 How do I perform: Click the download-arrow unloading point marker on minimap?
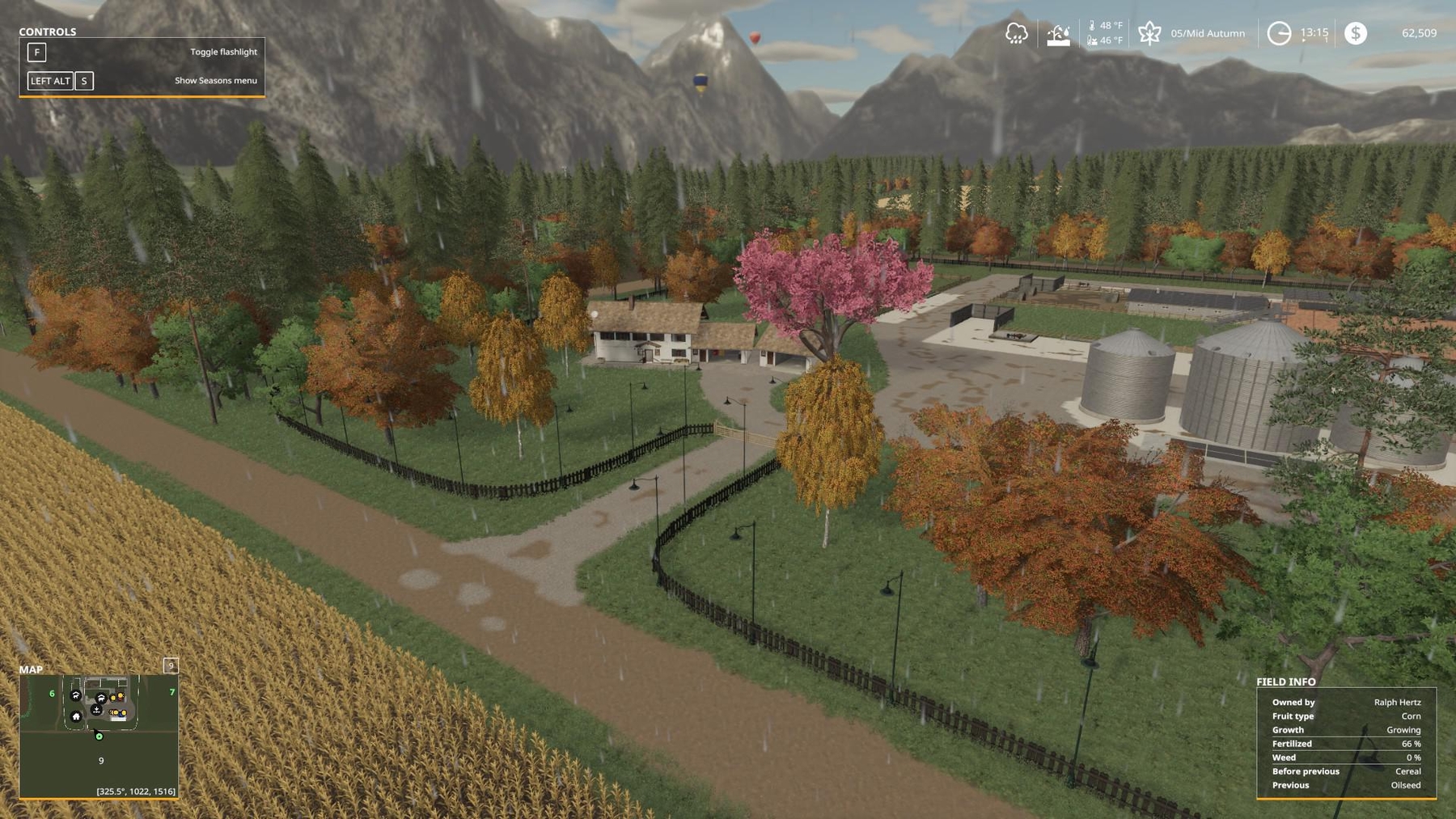click(x=96, y=710)
